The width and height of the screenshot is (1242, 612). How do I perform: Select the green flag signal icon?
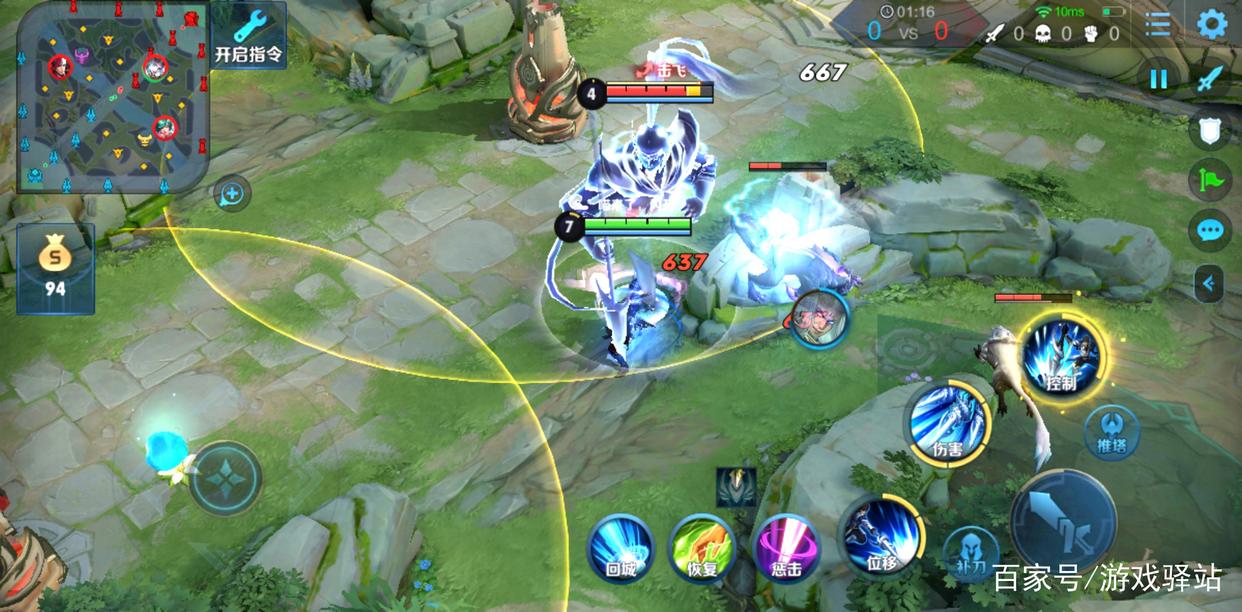pos(1210,180)
